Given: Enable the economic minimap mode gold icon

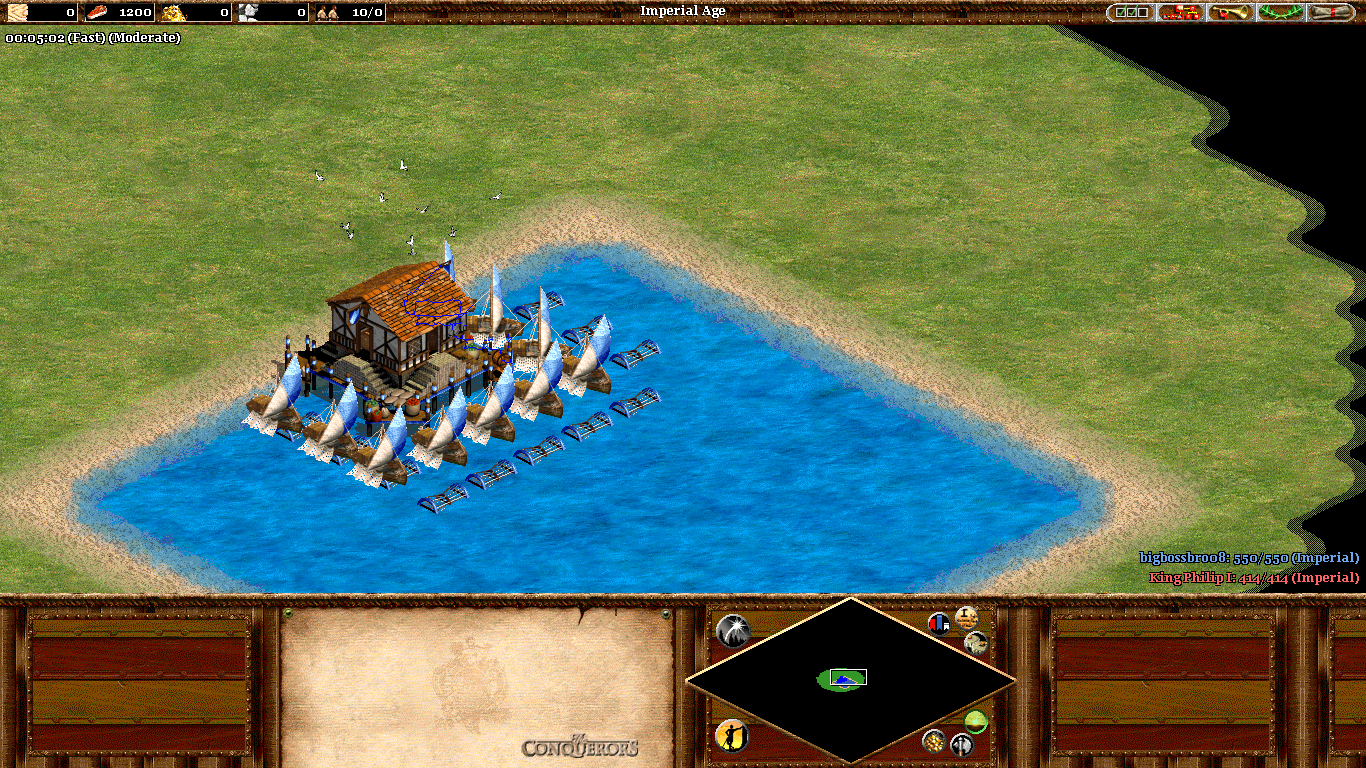Looking at the screenshot, I should [x=934, y=741].
